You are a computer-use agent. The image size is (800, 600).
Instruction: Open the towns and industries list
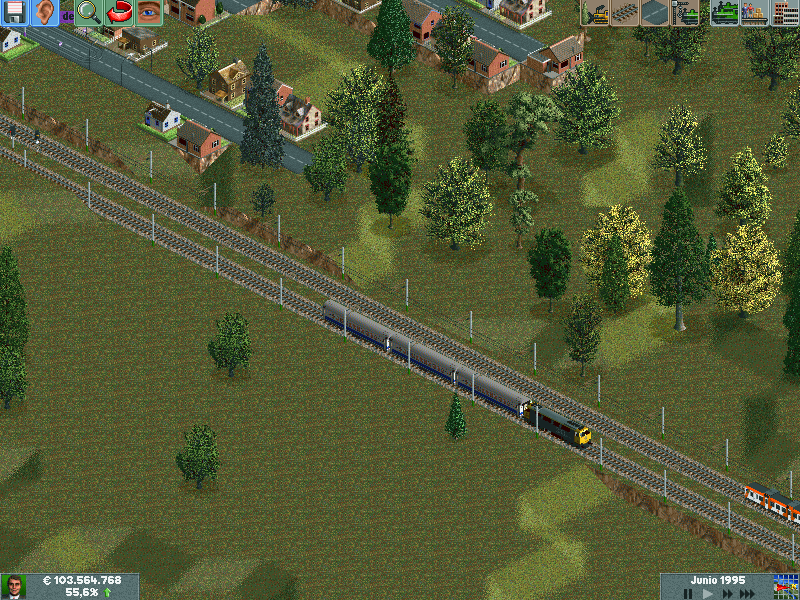tap(785, 13)
